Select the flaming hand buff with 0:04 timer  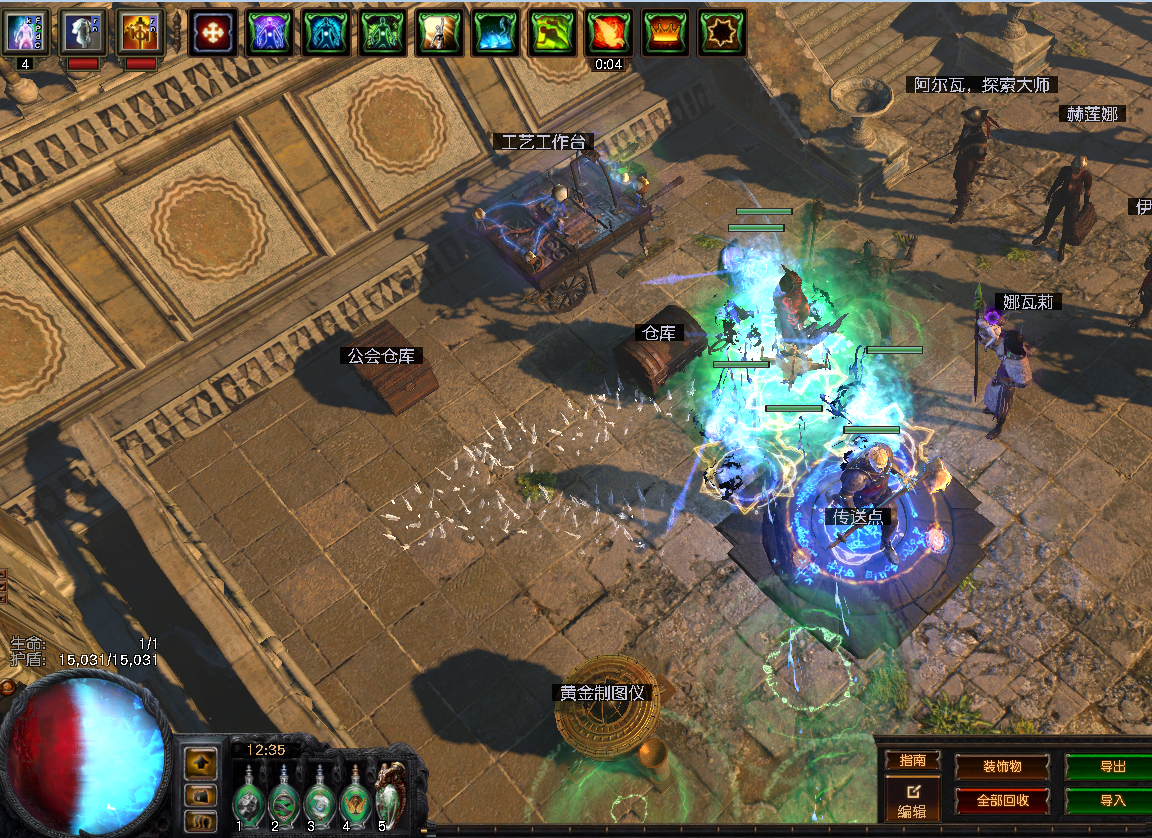coord(608,32)
